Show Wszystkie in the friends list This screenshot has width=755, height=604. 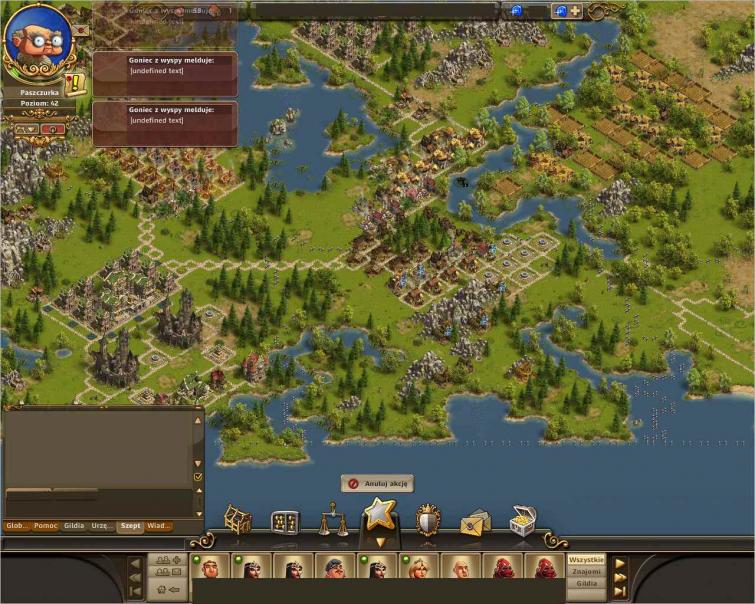click(587, 560)
